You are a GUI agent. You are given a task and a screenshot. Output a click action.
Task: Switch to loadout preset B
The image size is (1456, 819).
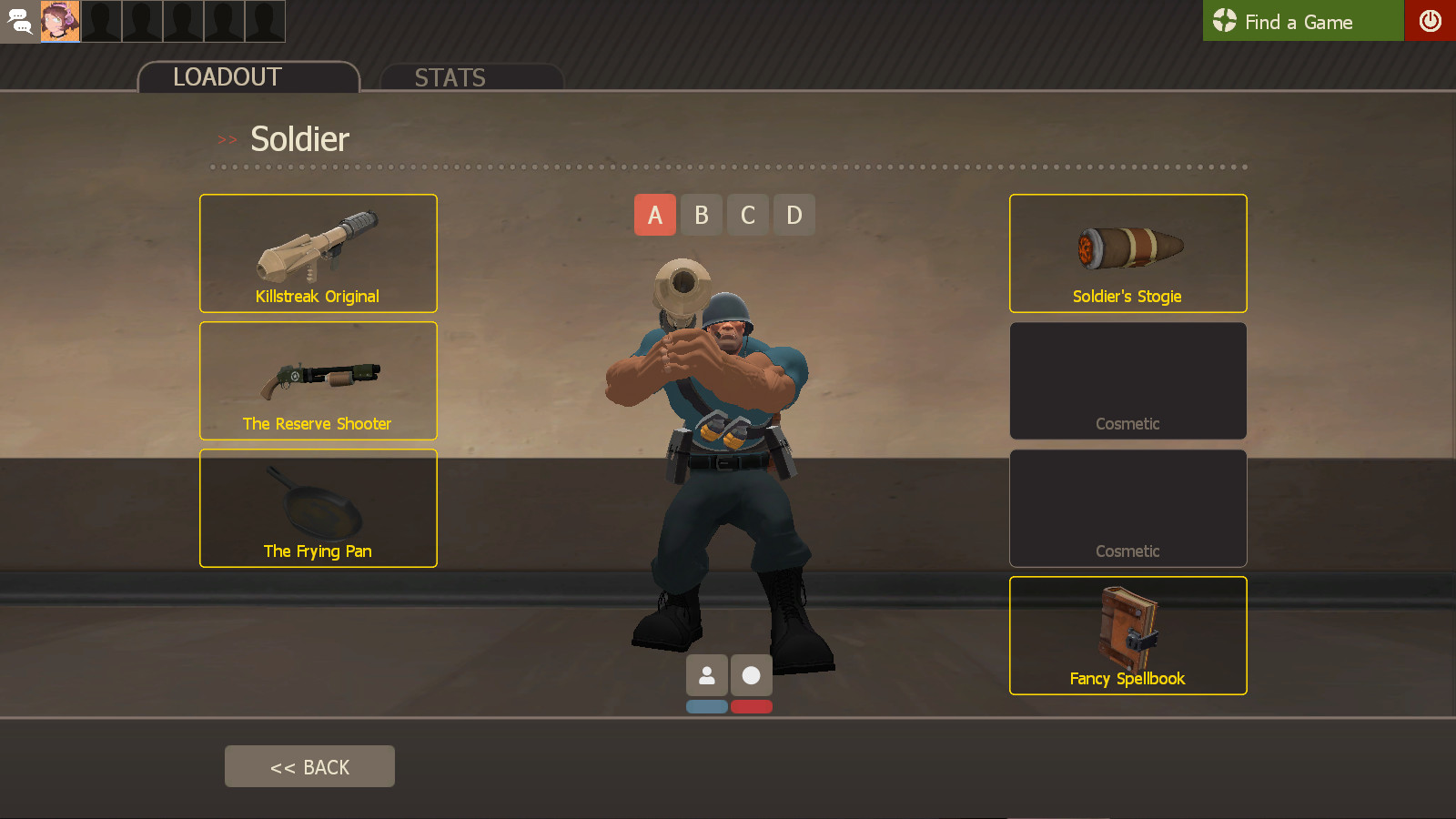point(702,215)
